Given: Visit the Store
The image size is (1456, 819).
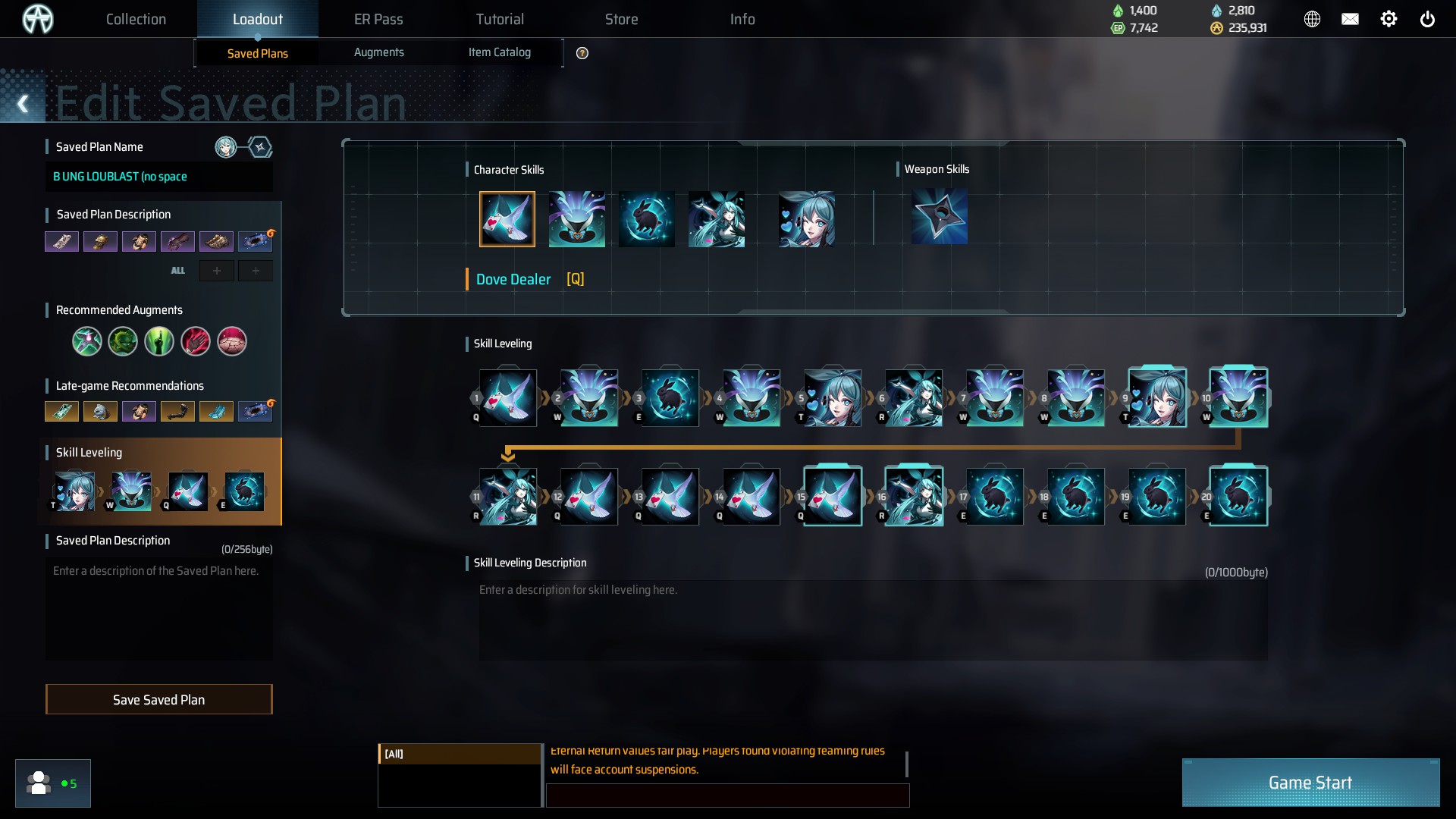Looking at the screenshot, I should pos(621,19).
